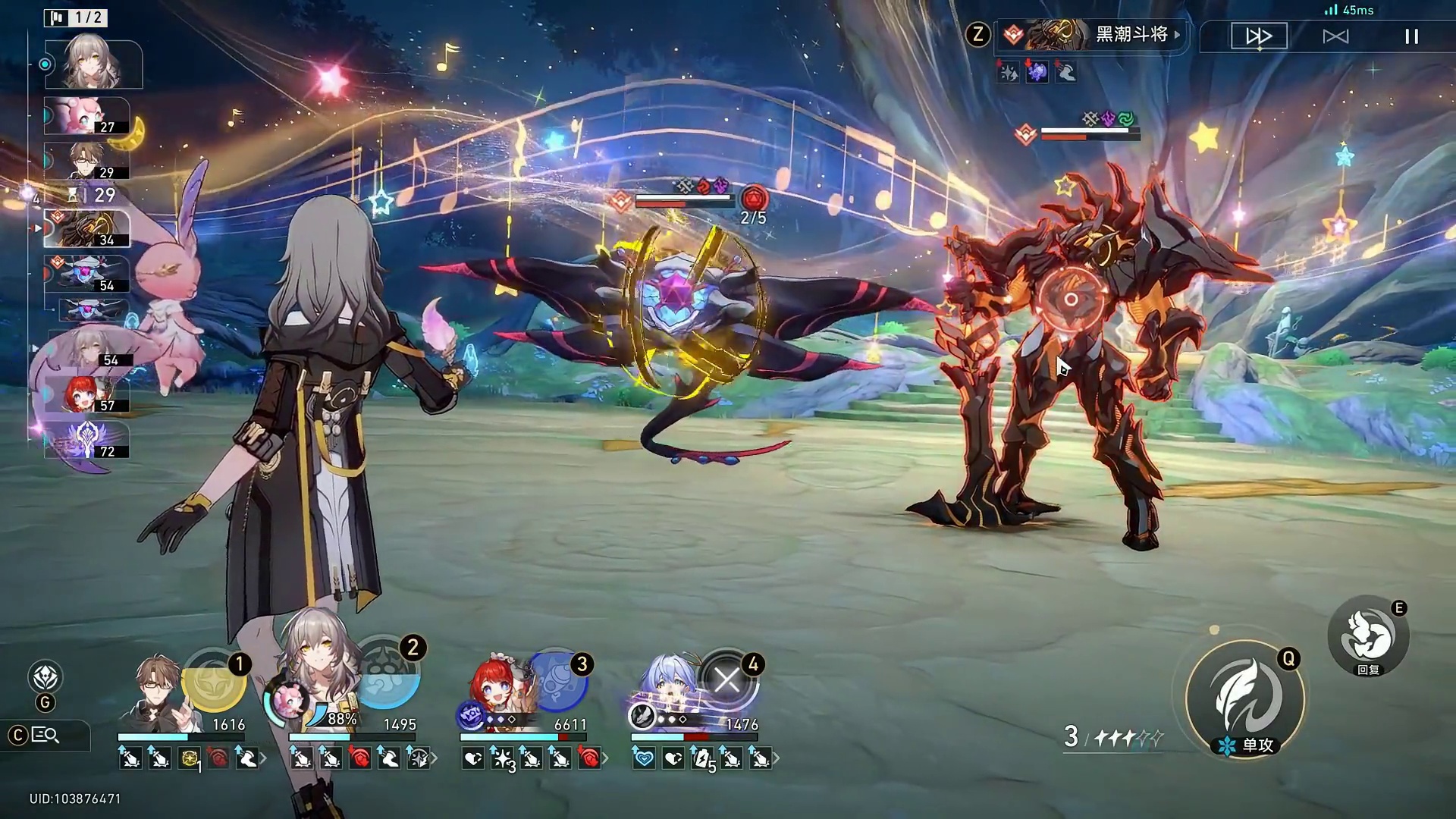This screenshot has height=819, width=1456.
Task: Select the blue-haired character's disabled ultimate
Action: pos(728,679)
